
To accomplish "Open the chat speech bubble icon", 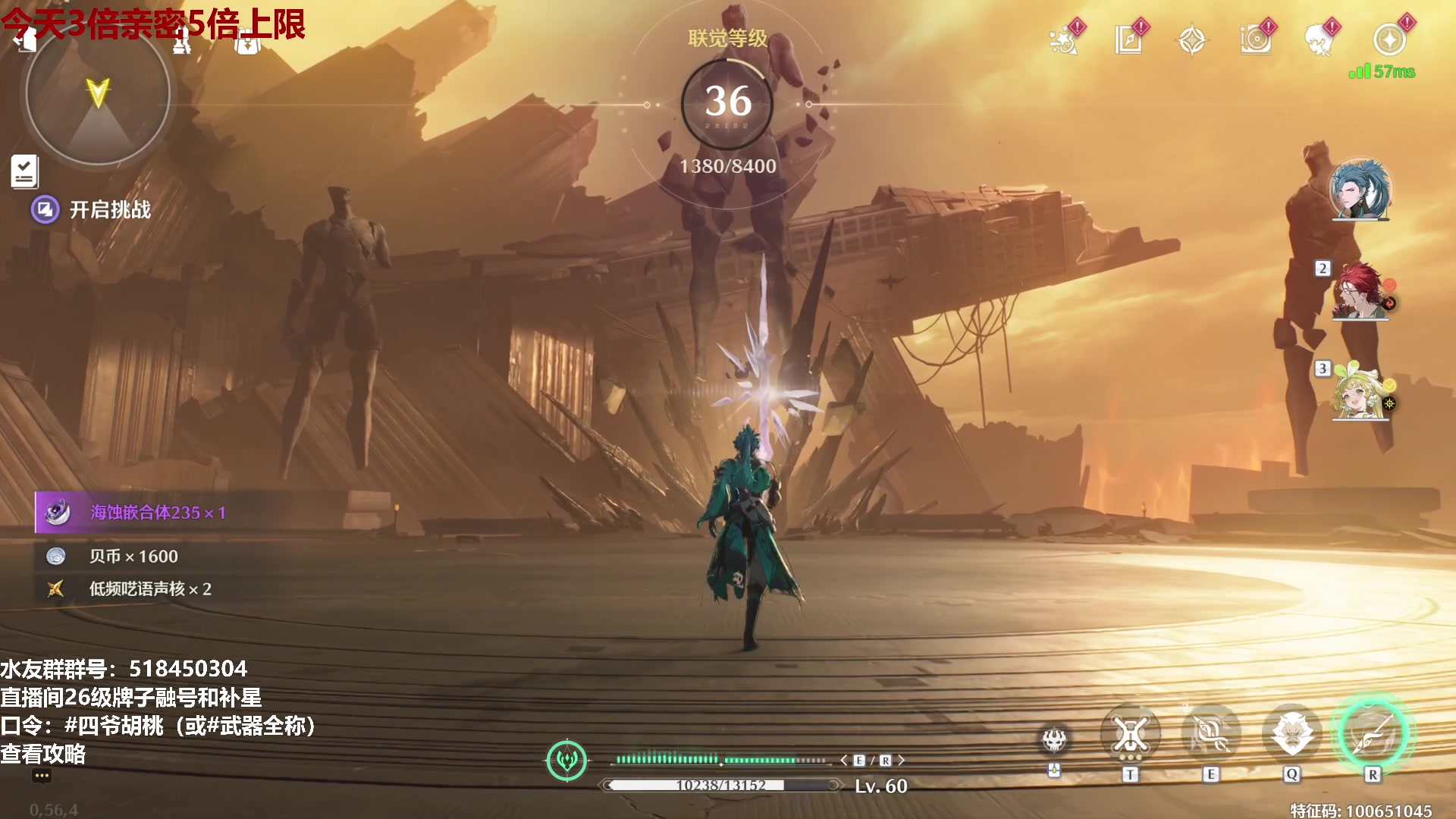I will 42,776.
